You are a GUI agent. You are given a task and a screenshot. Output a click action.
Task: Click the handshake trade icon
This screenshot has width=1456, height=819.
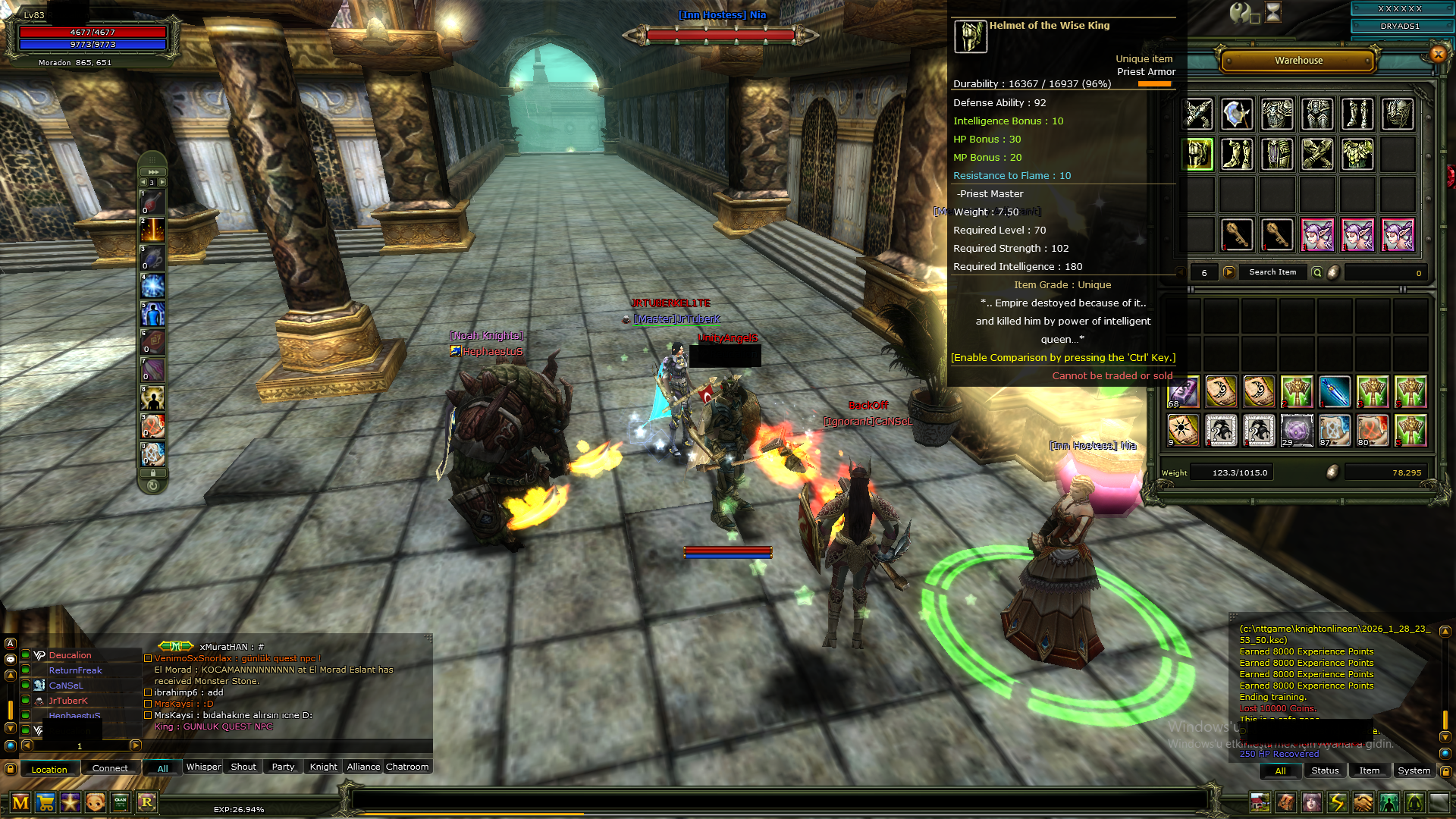1363,803
